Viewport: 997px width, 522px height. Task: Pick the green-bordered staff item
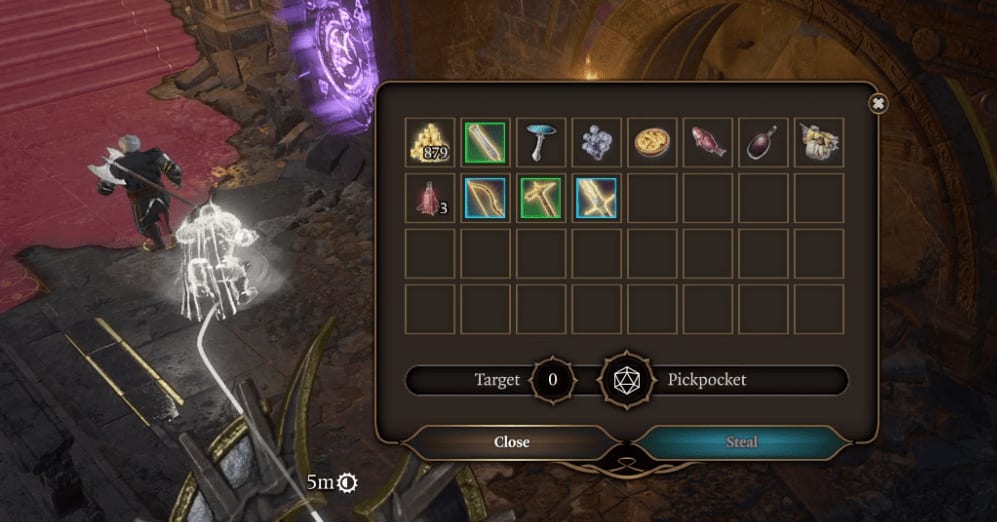pyautogui.click(x=485, y=143)
